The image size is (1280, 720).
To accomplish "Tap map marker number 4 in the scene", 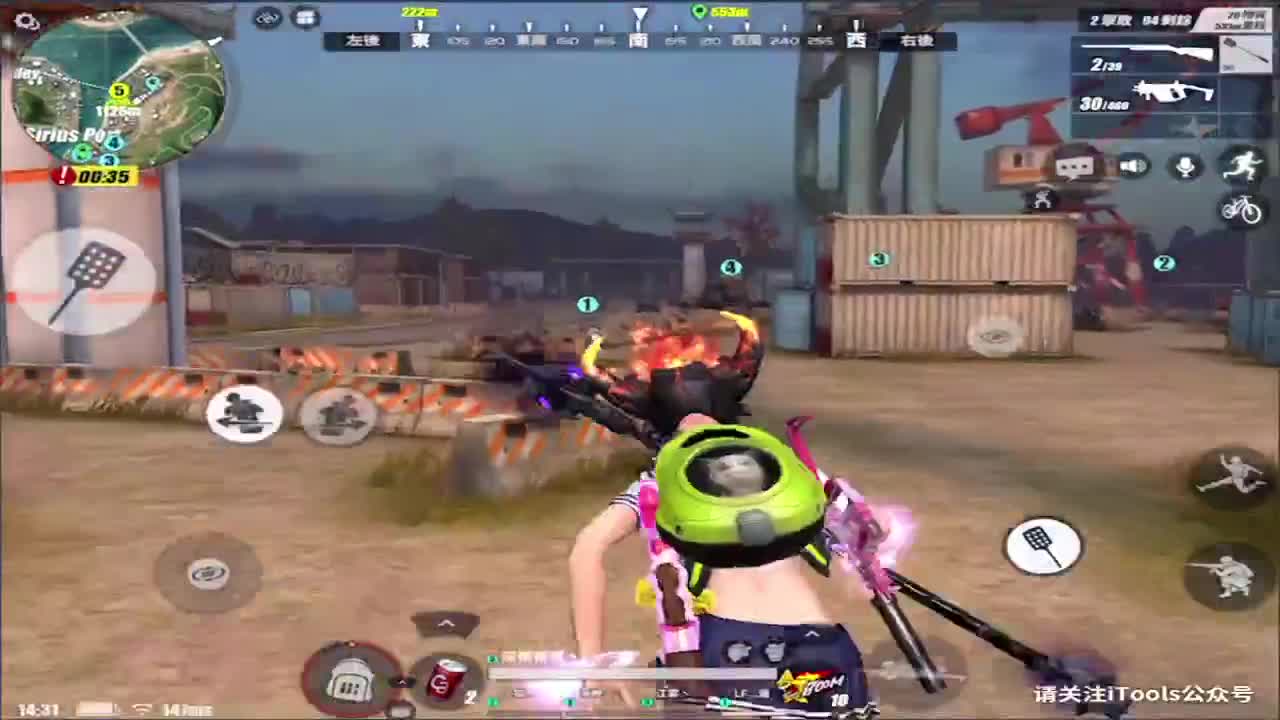I will [x=730, y=267].
